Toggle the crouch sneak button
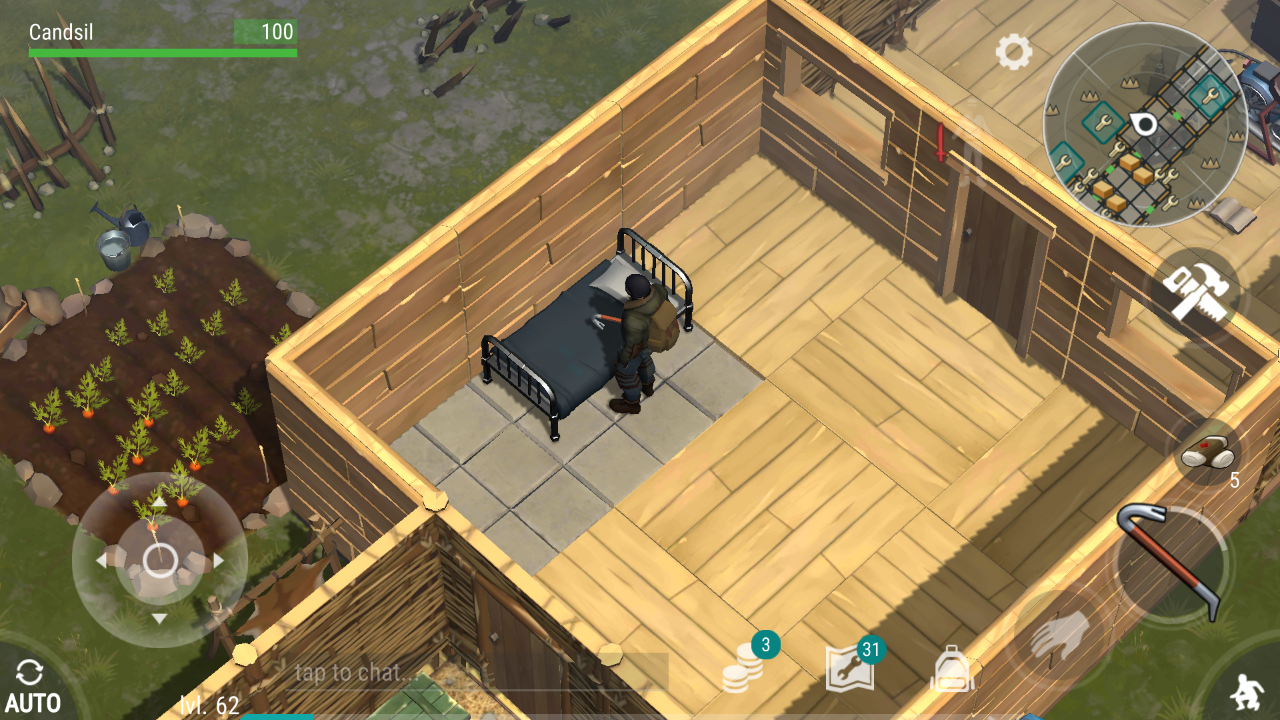Screen dimensions: 1280x720 pyautogui.click(x=1245, y=690)
